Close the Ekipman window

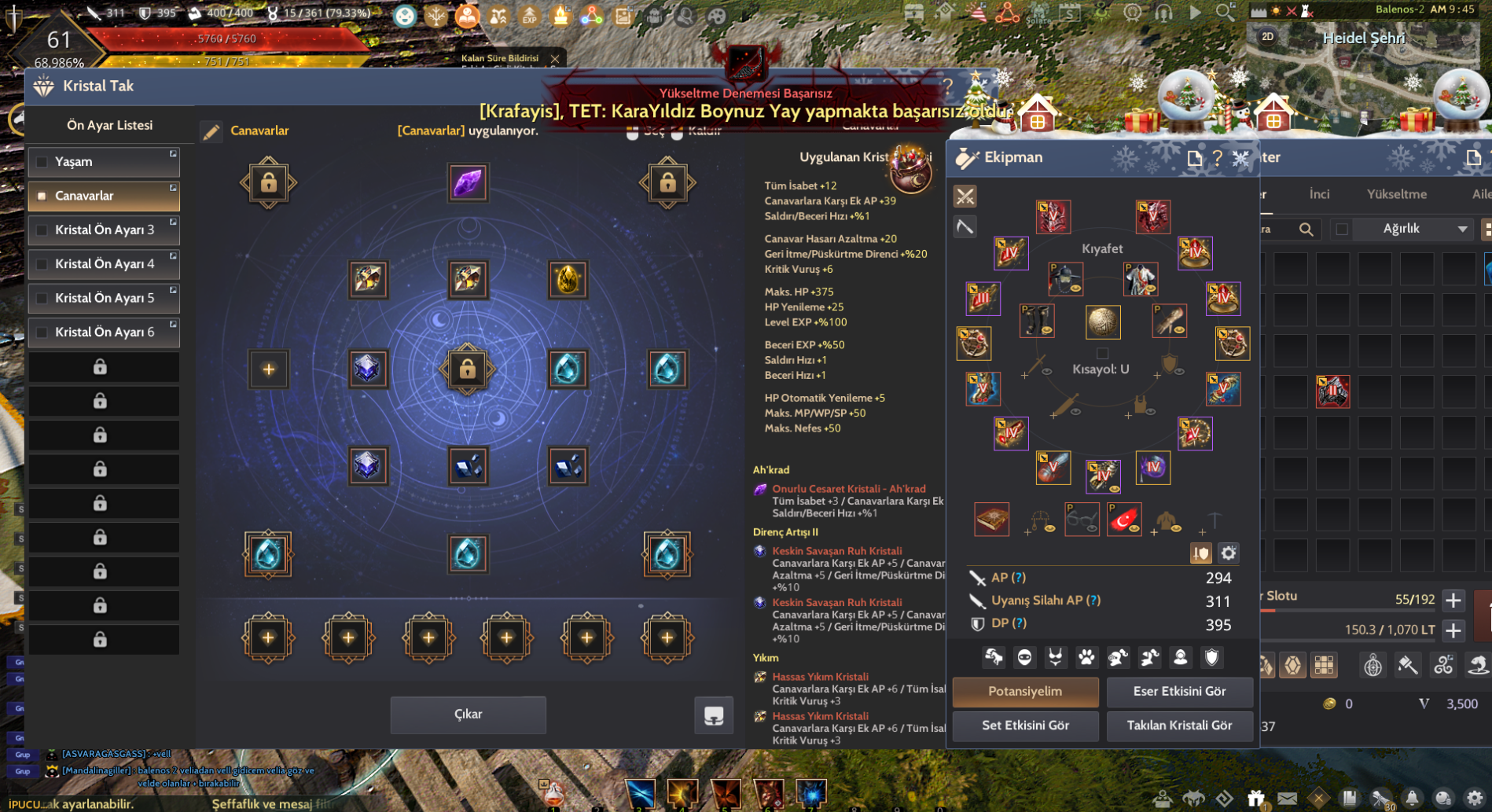pyautogui.click(x=1240, y=158)
